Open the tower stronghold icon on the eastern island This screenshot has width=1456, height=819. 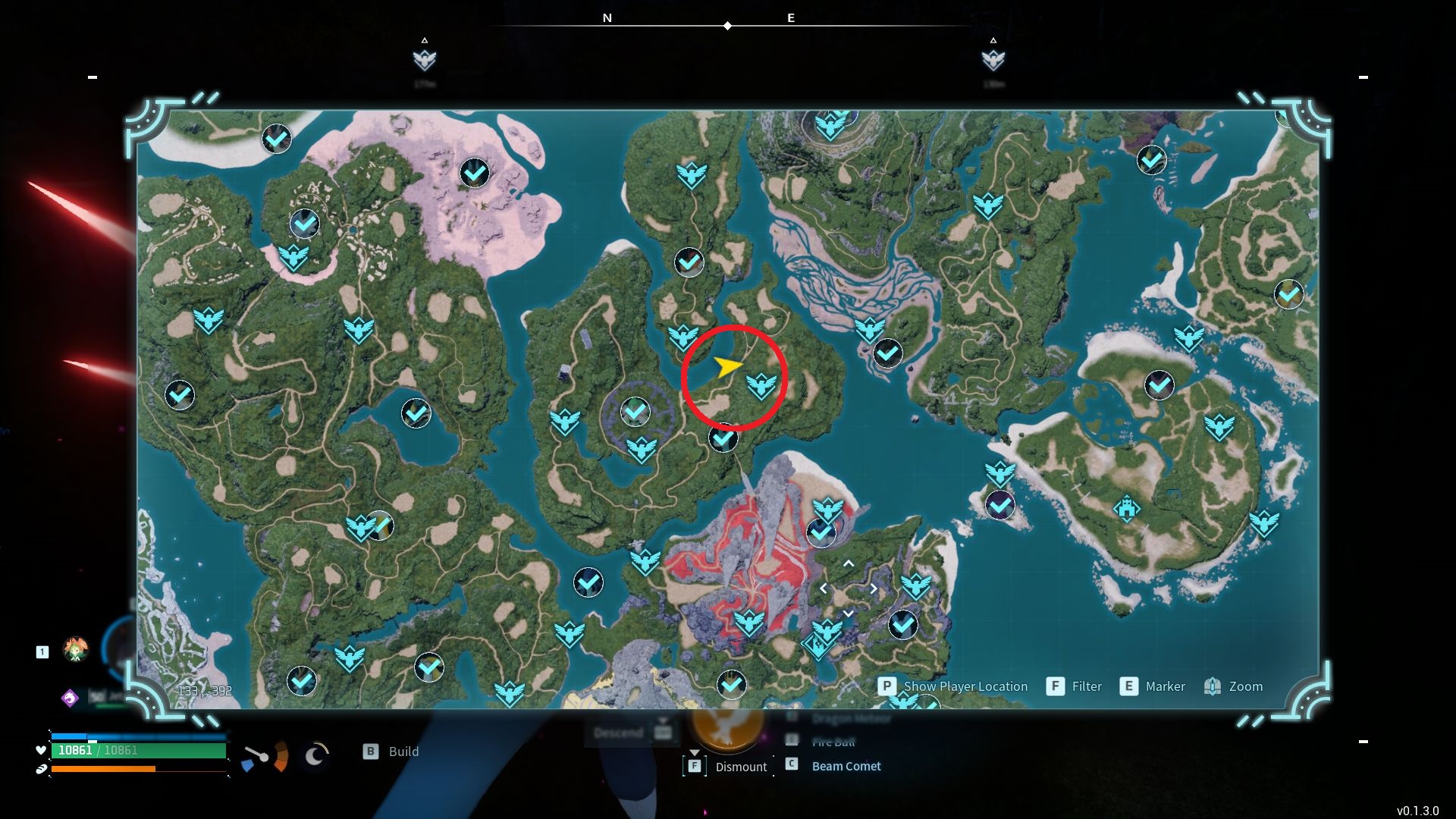(x=1128, y=510)
